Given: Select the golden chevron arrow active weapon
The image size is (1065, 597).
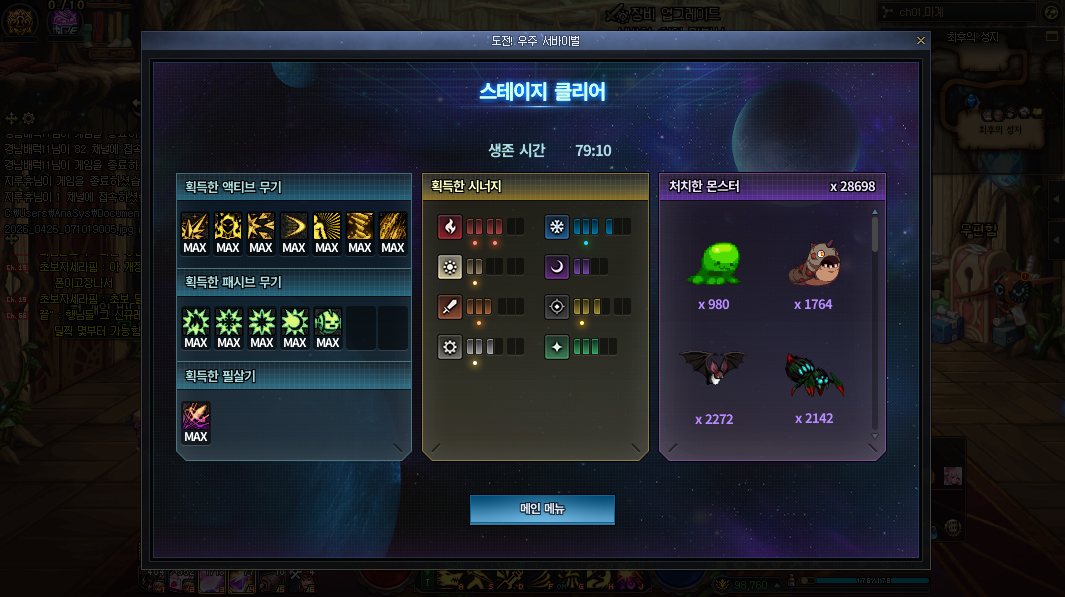Looking at the screenshot, I should pos(294,227).
